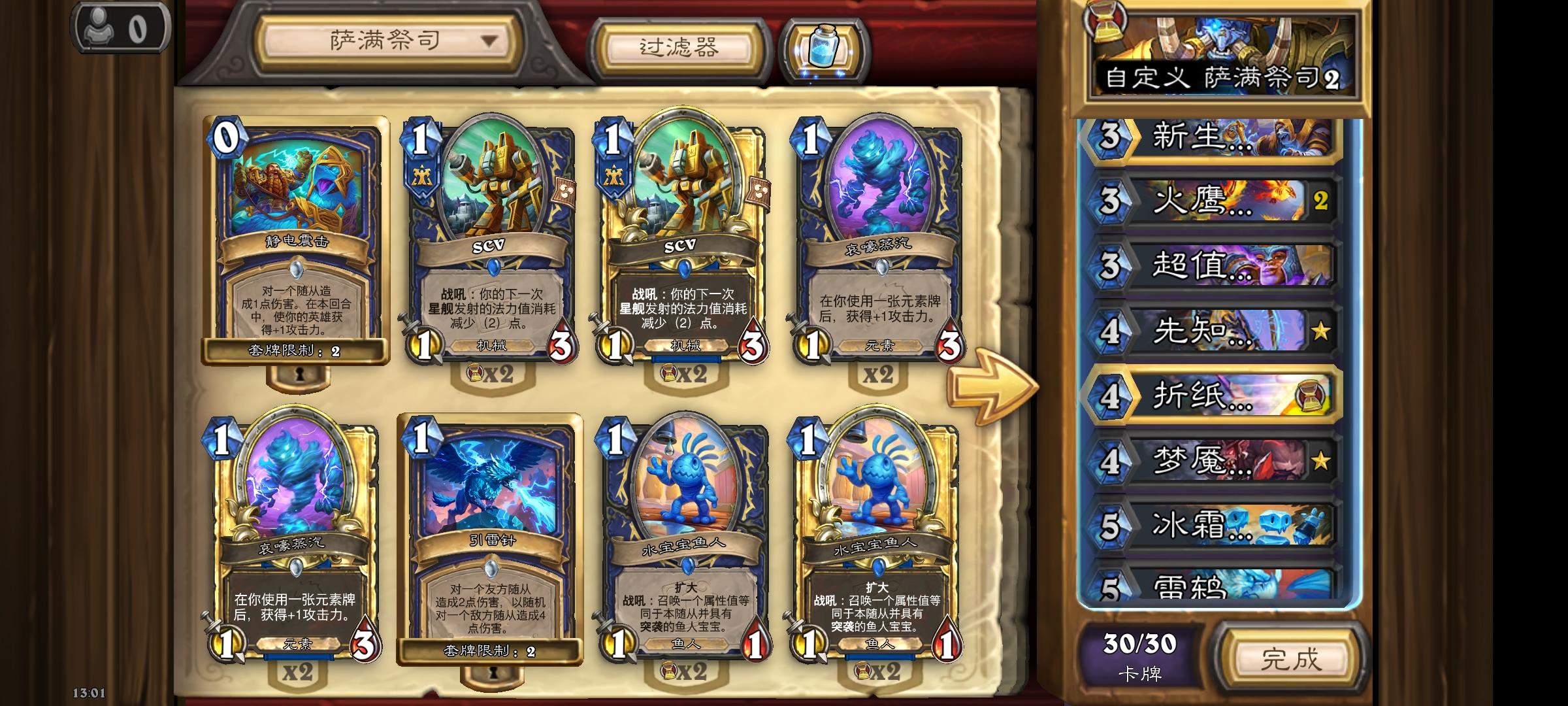This screenshot has height=706, width=1568.
Task: Click the 引雷针 spell card
Action: [489, 536]
